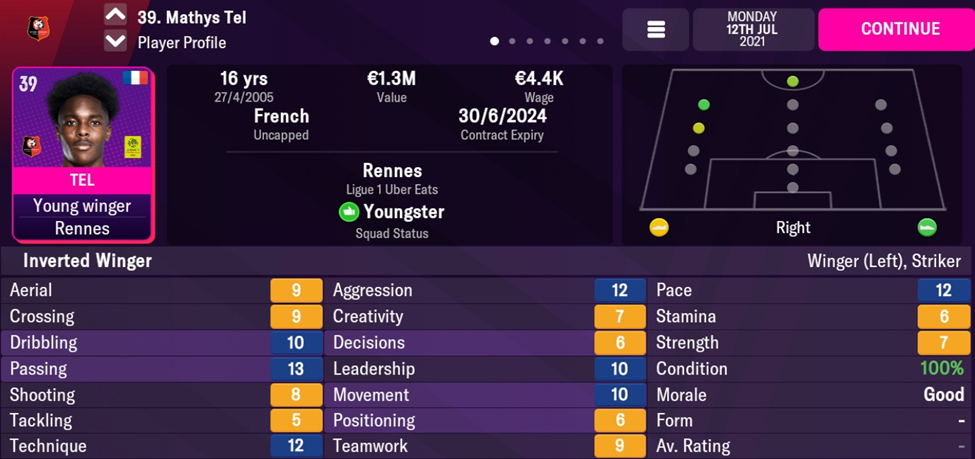Select the Pace attribute row

(810, 290)
